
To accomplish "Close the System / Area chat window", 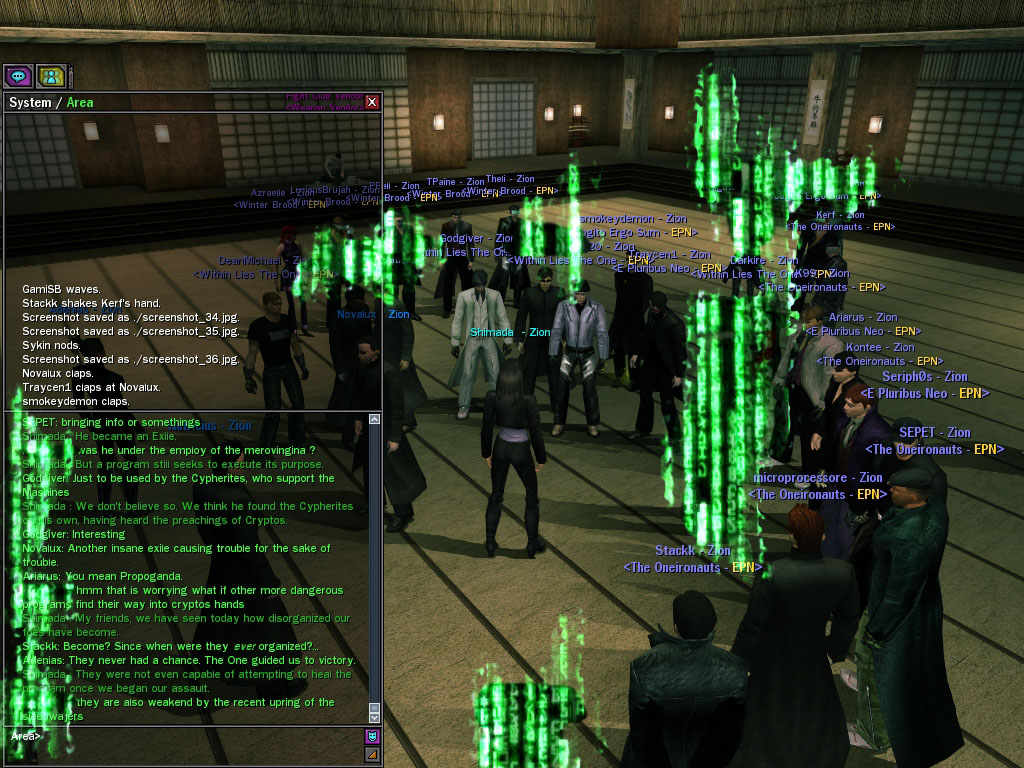I will (x=372, y=102).
